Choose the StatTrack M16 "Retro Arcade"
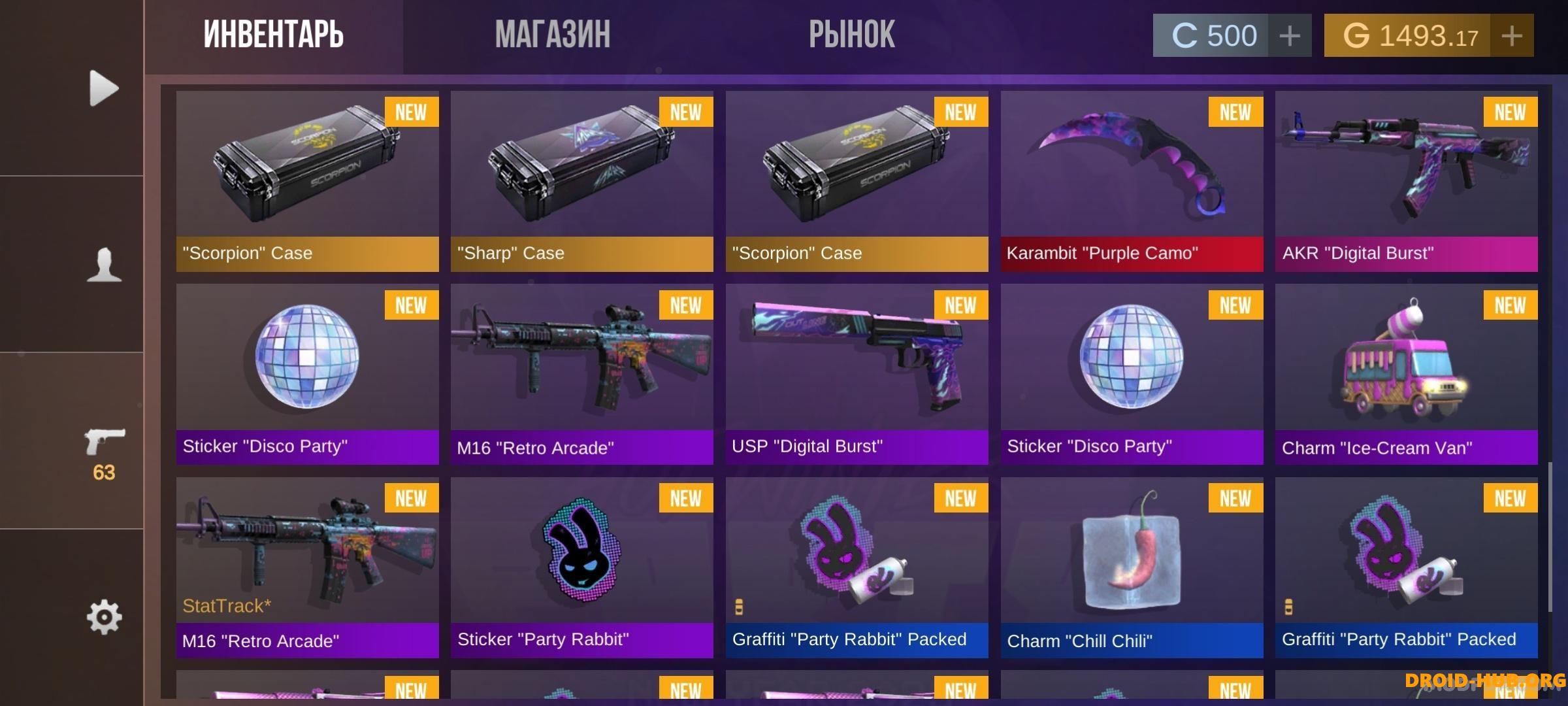This screenshot has height=706, width=1568. 307,567
